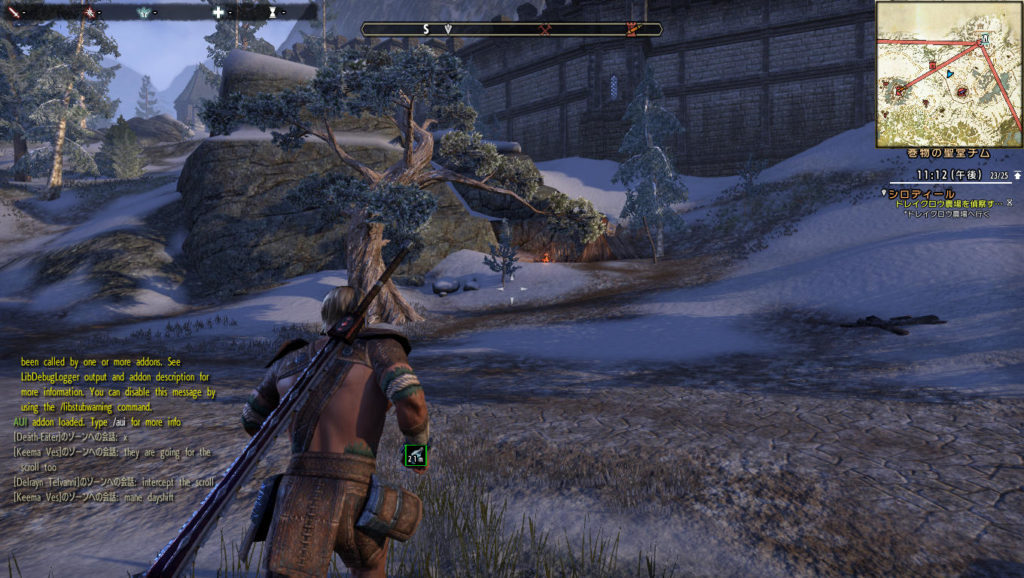Viewport: 1024px width, 578px height.
Task: Select the white quest arrow on the compass
Action: click(449, 29)
